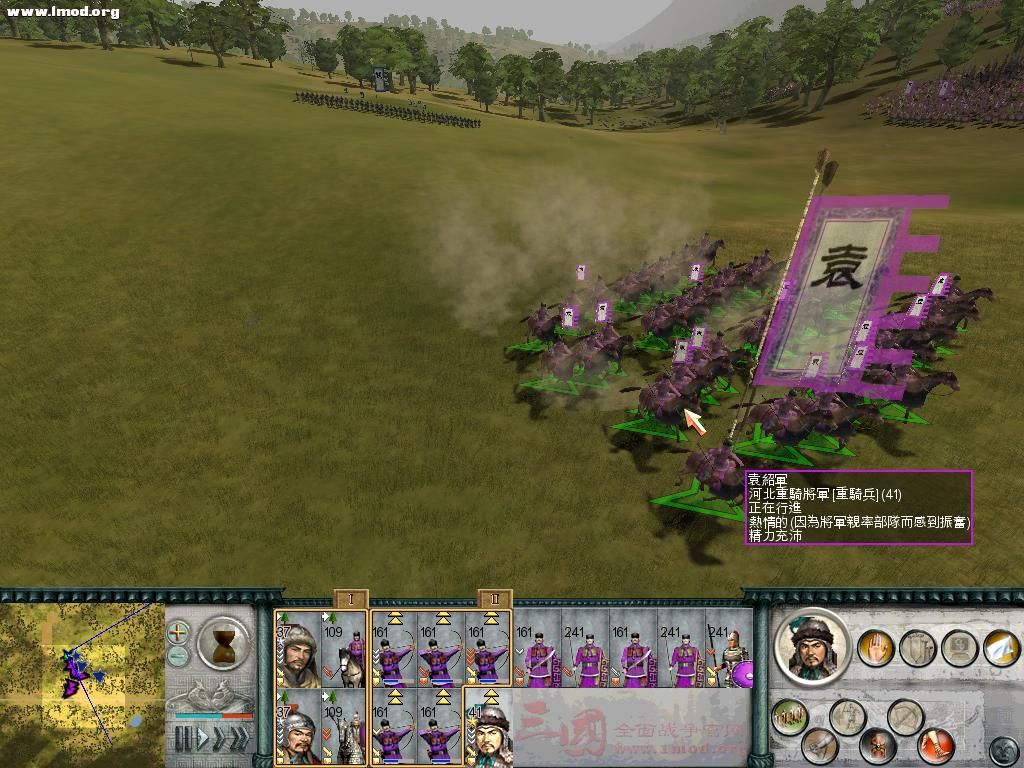Pause the battle
The image size is (1024, 768).
pos(183,739)
